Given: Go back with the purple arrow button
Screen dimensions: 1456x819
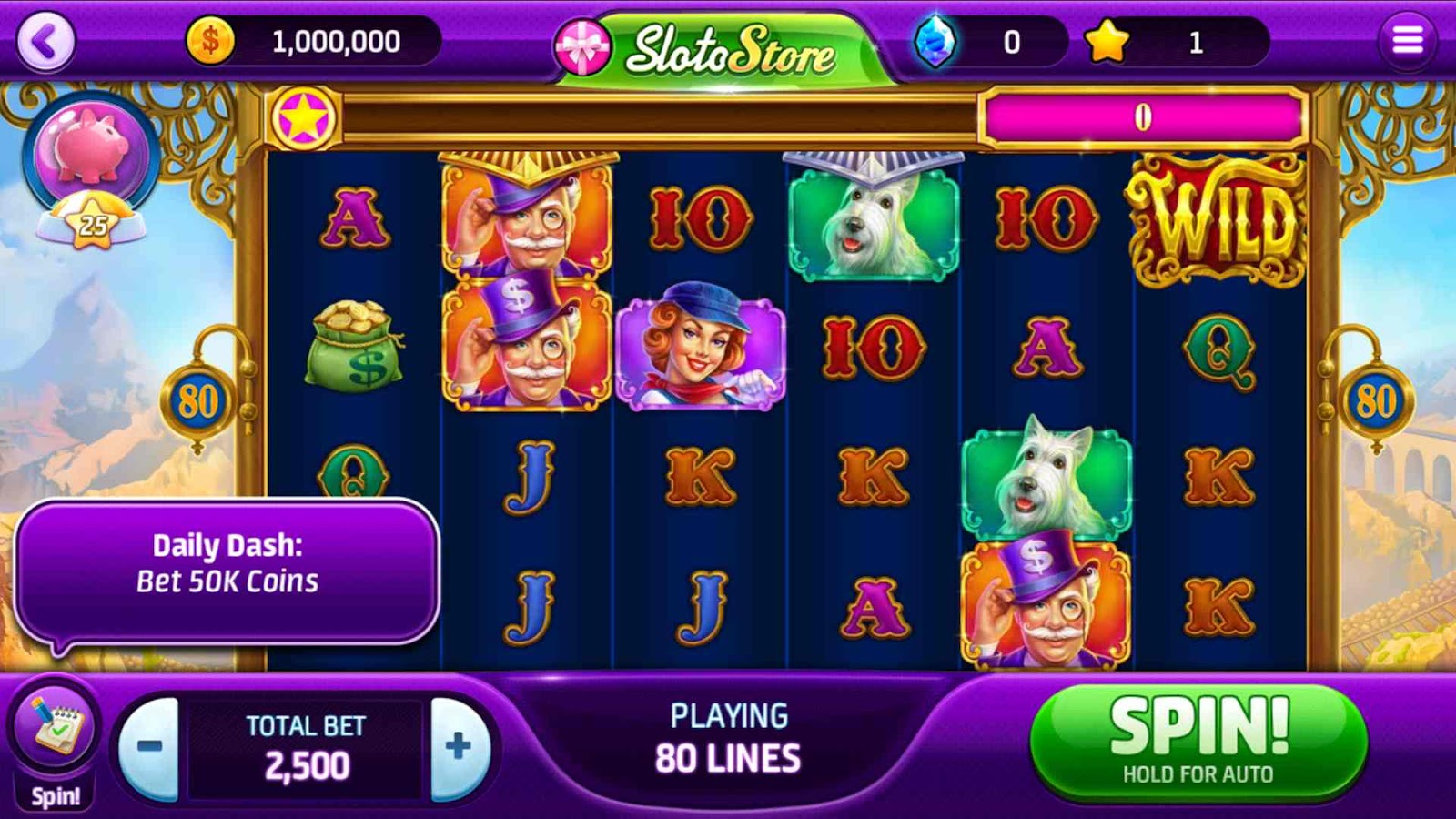Looking at the screenshot, I should tap(45, 41).
